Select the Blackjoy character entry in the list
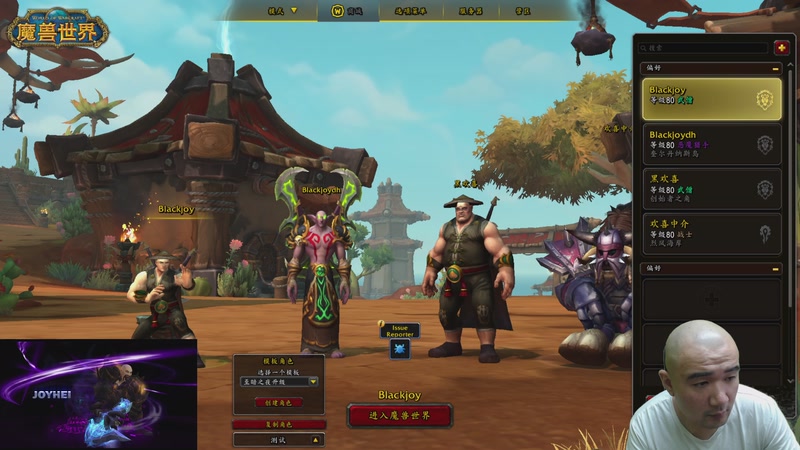 (711, 99)
